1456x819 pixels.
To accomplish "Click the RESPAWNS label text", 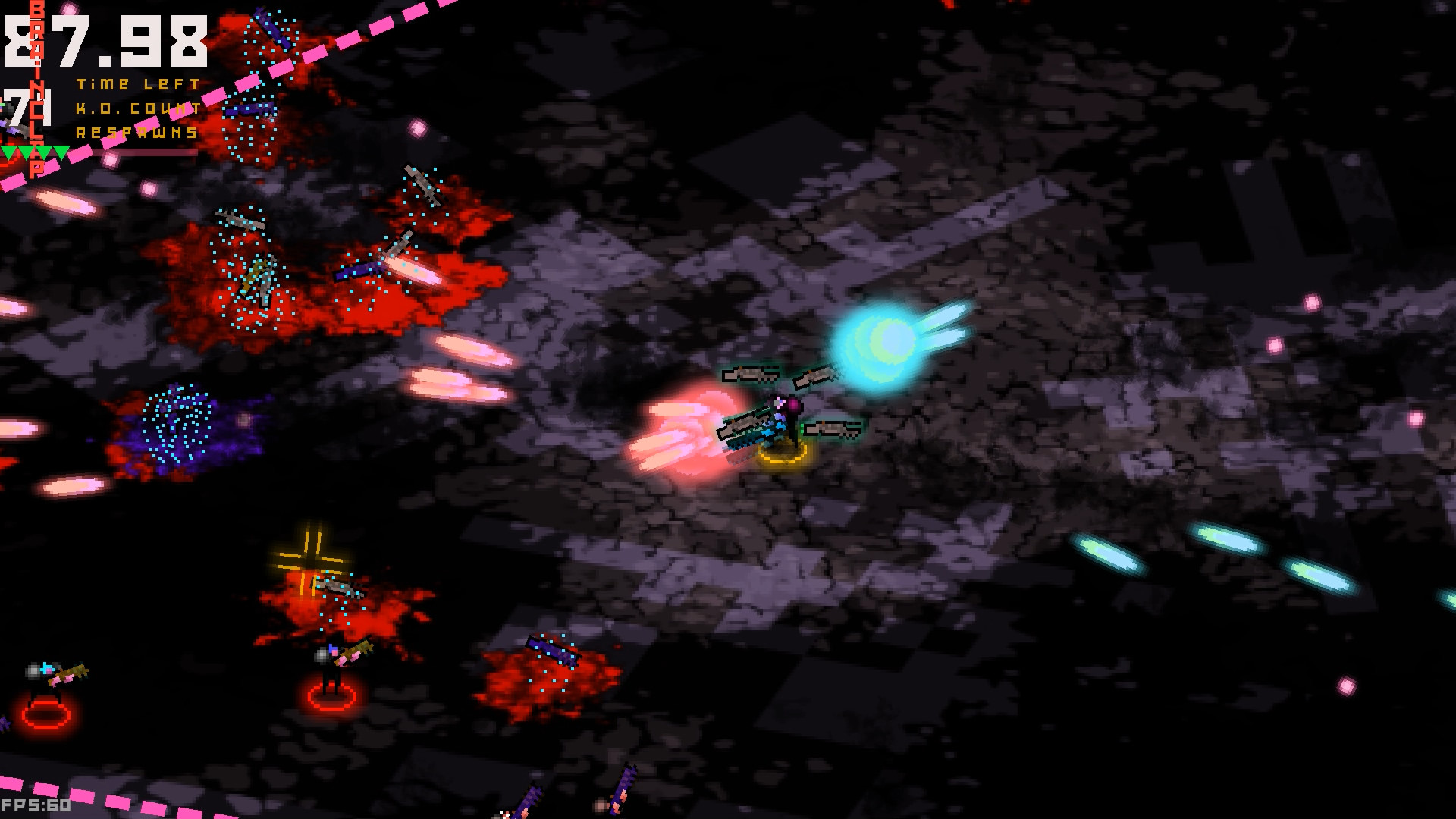I will click(135, 132).
